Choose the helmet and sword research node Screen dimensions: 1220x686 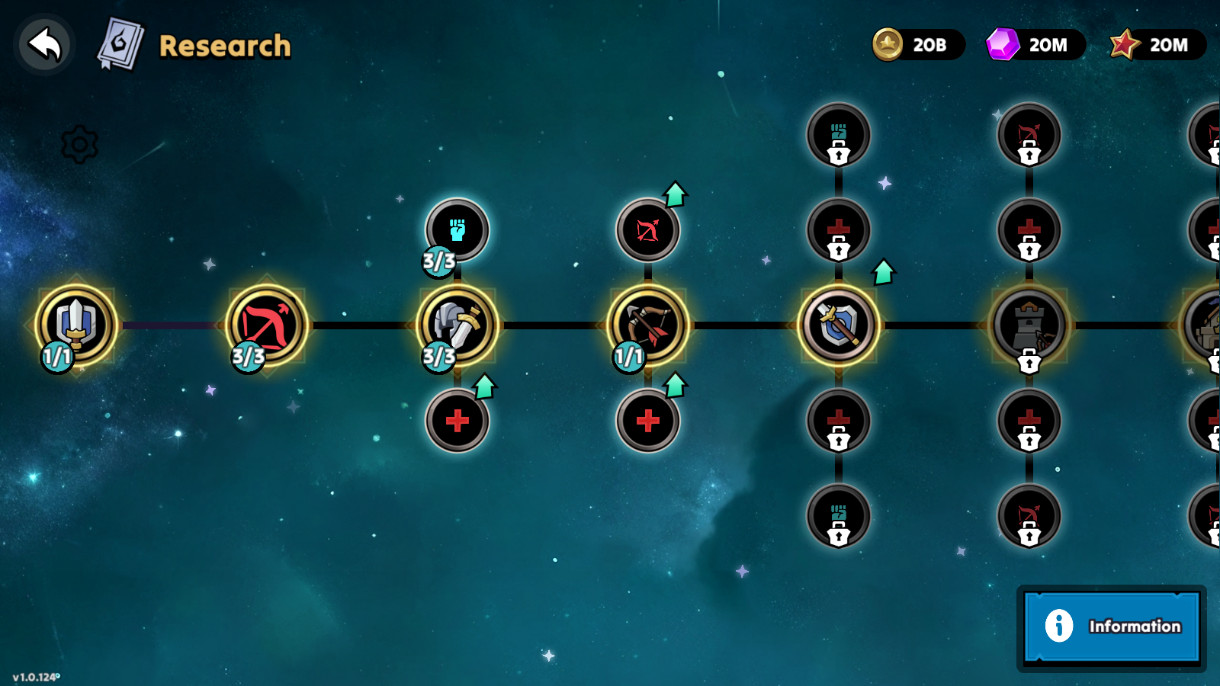click(x=457, y=325)
